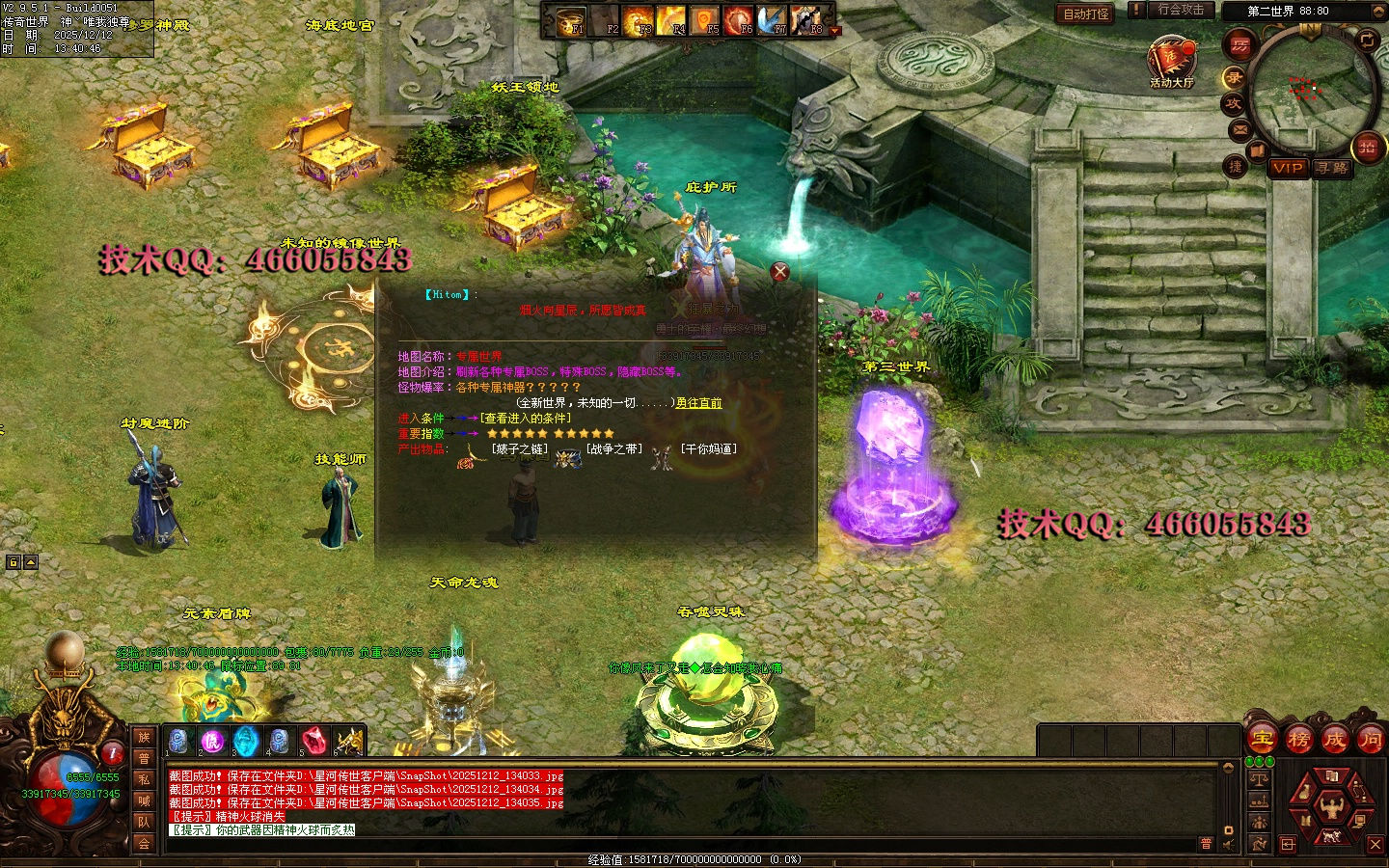Open the mail envelope icon by the minimap

click(1240, 129)
